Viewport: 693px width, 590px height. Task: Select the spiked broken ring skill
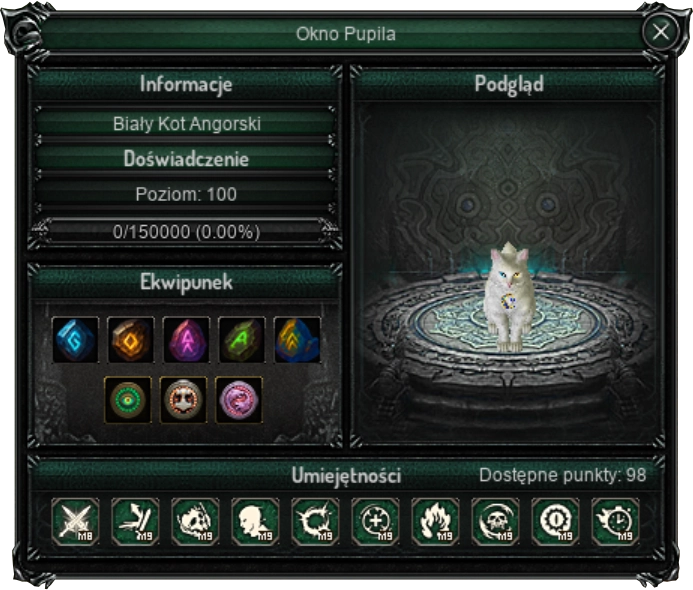316,521
